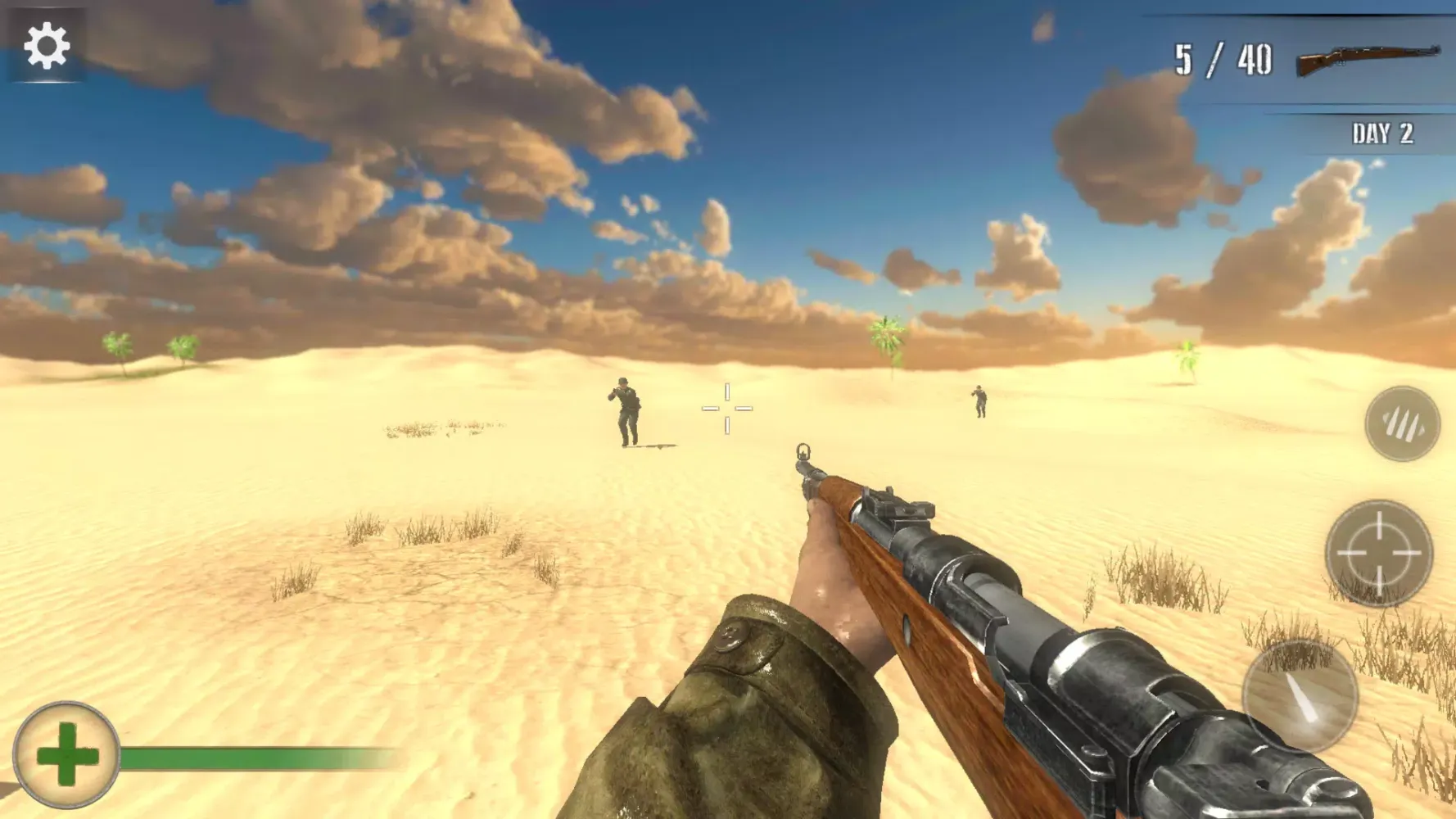1456x819 pixels.
Task: Tap the center aiming crosshair
Action: (x=728, y=406)
